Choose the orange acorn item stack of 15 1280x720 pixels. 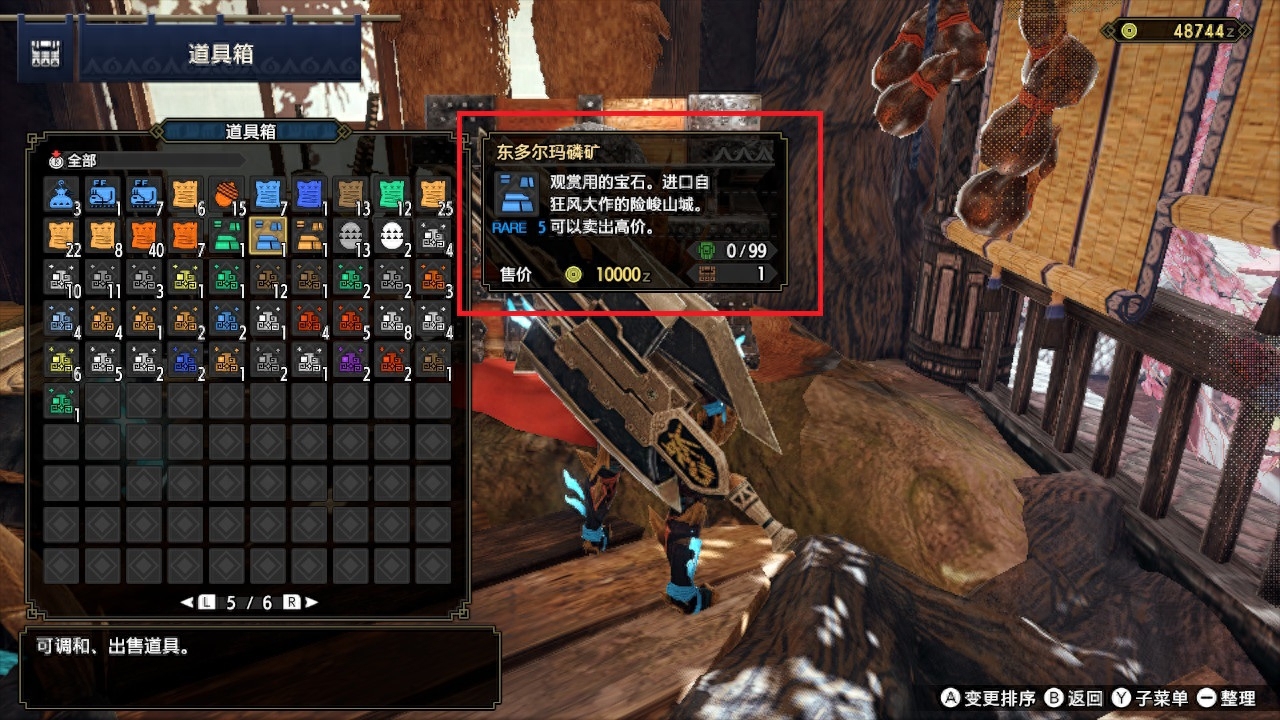click(x=227, y=193)
